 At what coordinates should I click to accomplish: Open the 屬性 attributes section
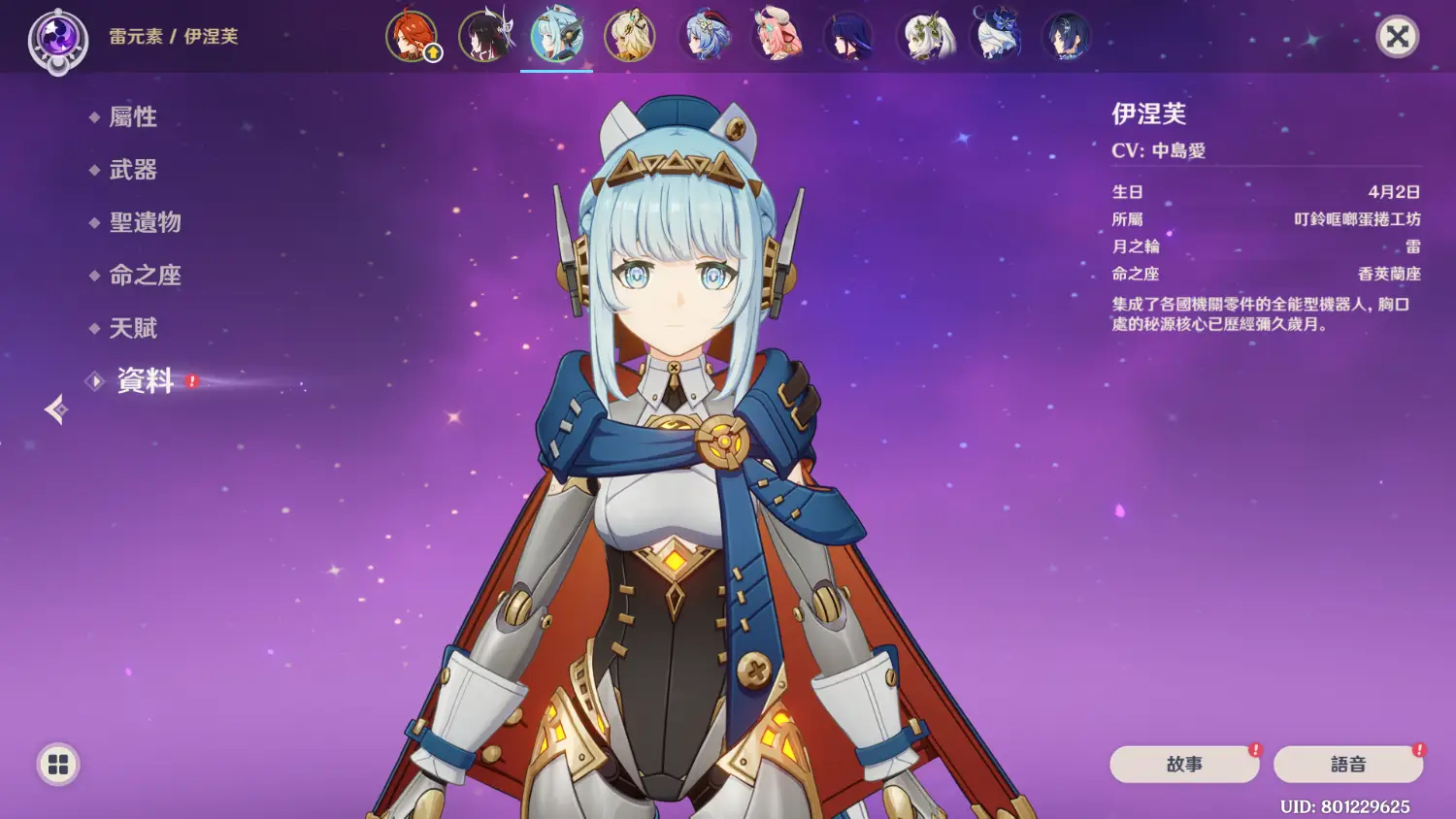(x=133, y=117)
